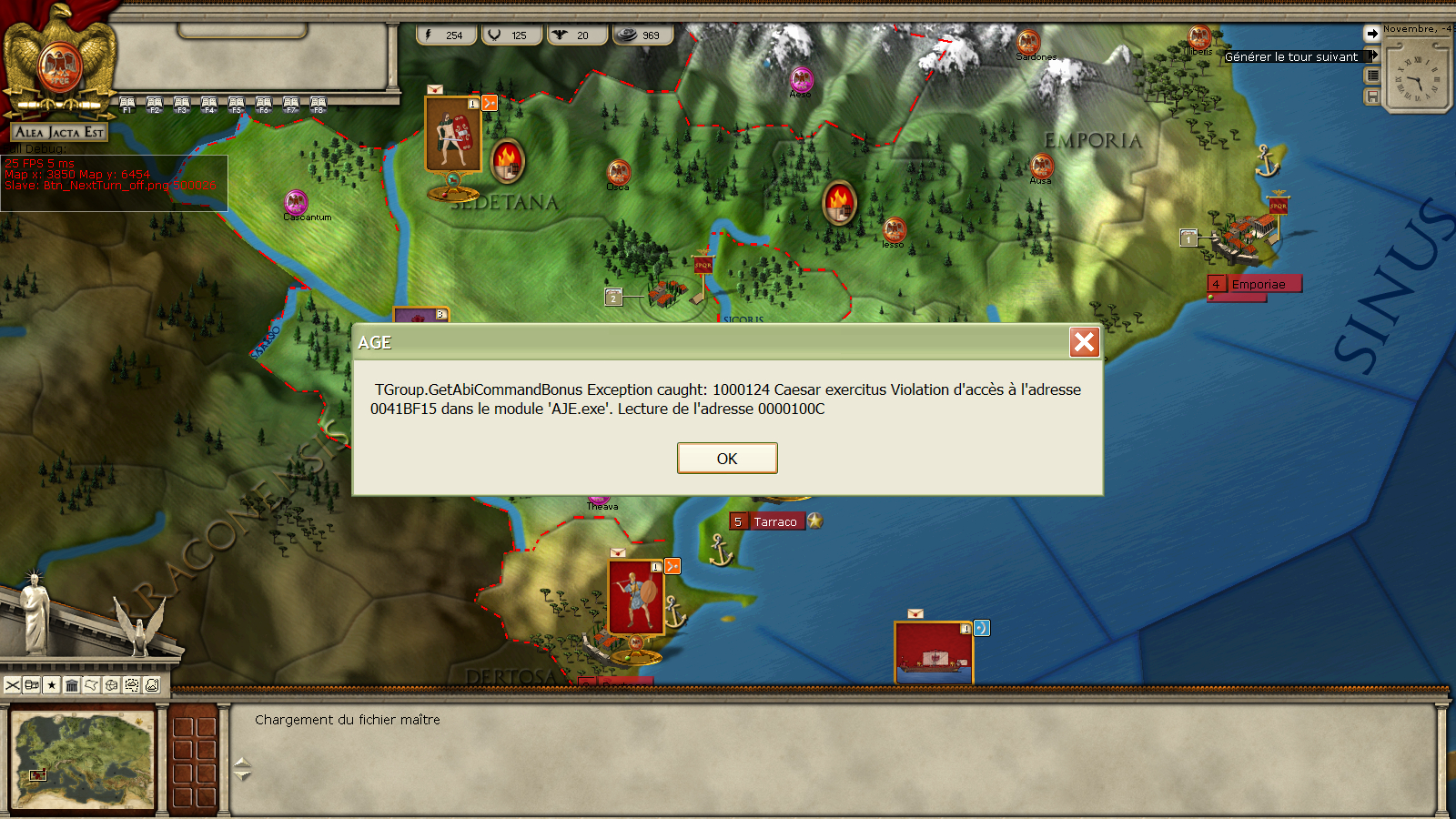Select the warship fleet unit card
Viewport: 1456px width, 819px height.
934,652
